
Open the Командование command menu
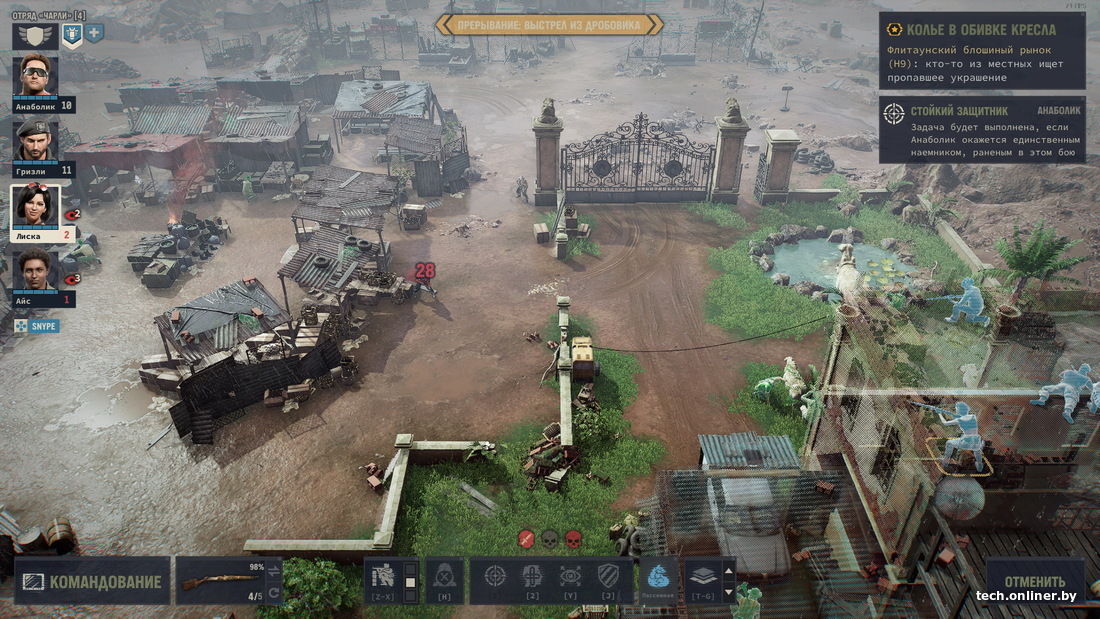(90, 581)
